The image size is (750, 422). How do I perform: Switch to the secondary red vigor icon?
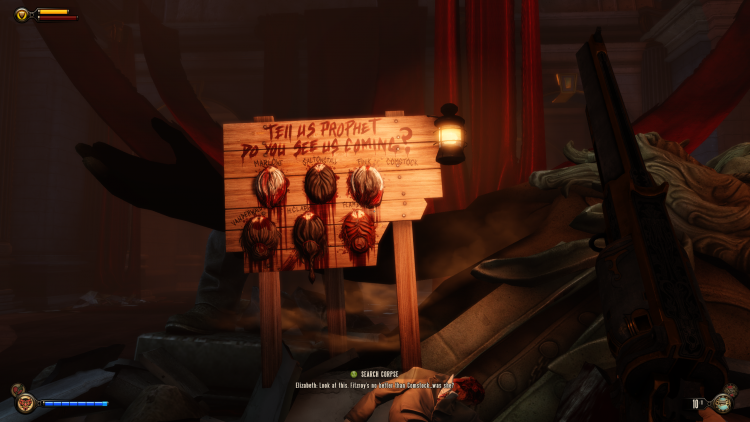[x=16, y=390]
